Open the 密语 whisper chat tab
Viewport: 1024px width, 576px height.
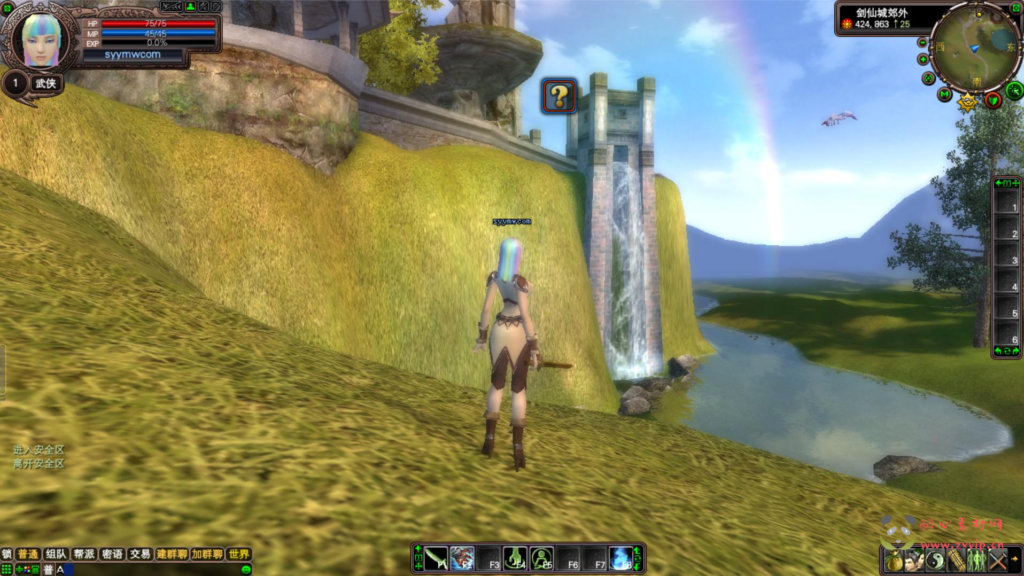[112, 554]
